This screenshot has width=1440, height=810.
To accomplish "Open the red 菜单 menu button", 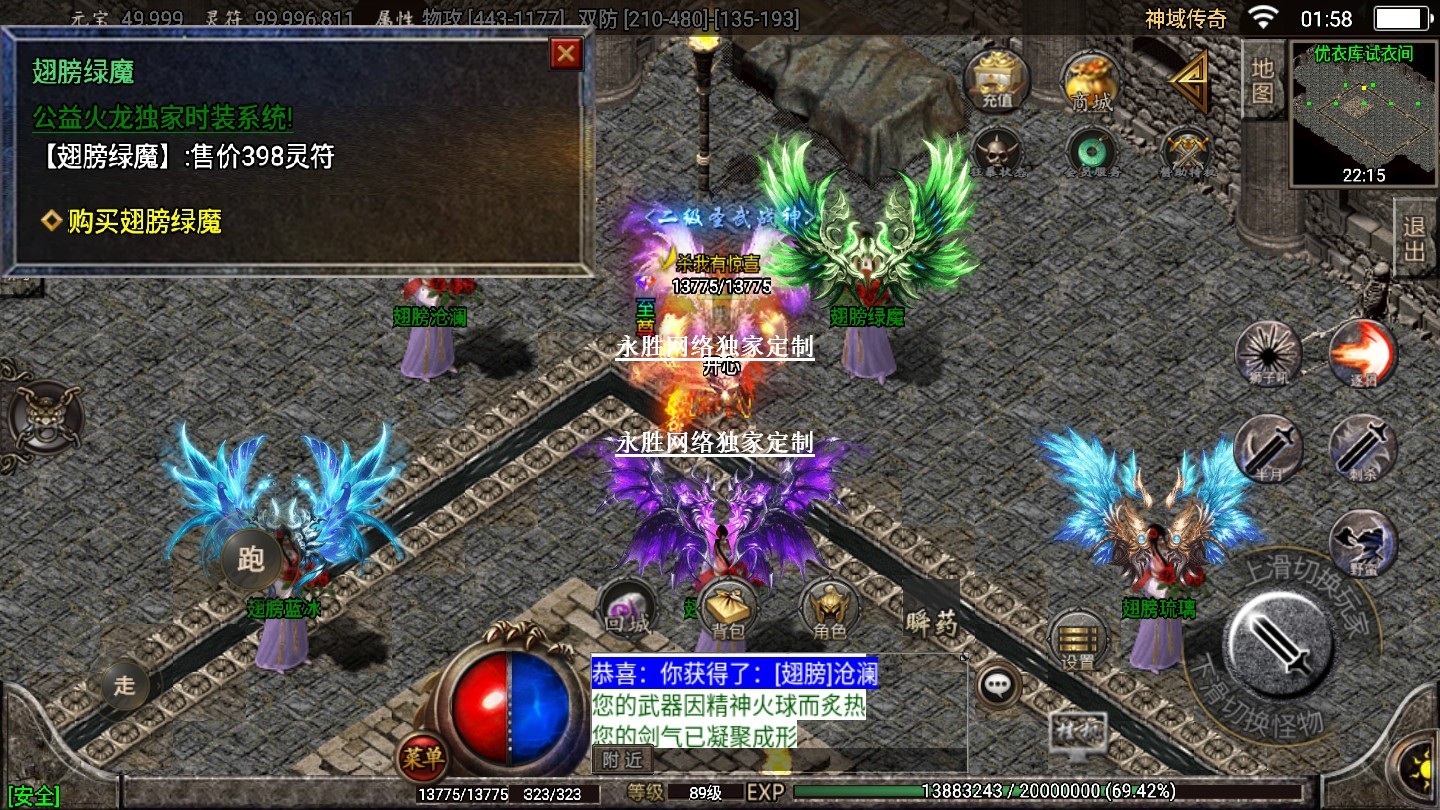I will click(x=421, y=758).
